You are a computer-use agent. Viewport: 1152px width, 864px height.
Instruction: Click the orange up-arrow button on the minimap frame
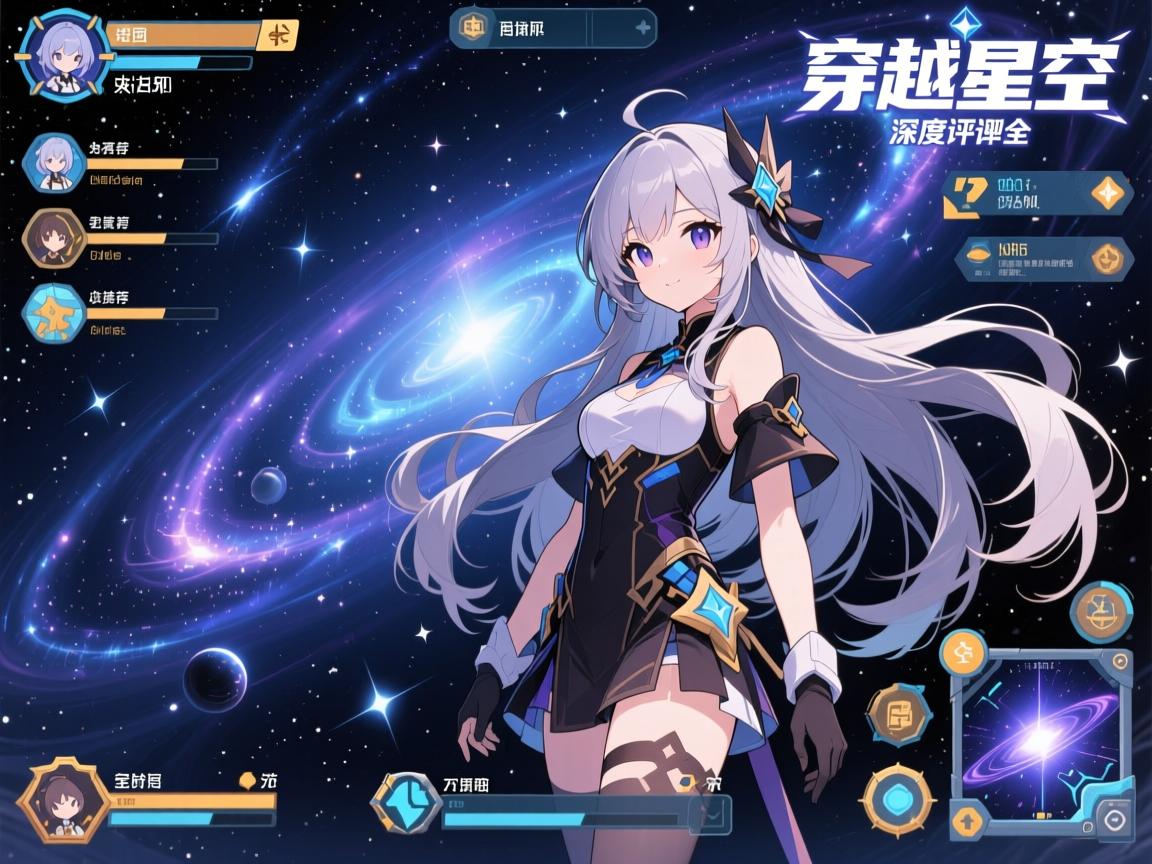click(967, 821)
